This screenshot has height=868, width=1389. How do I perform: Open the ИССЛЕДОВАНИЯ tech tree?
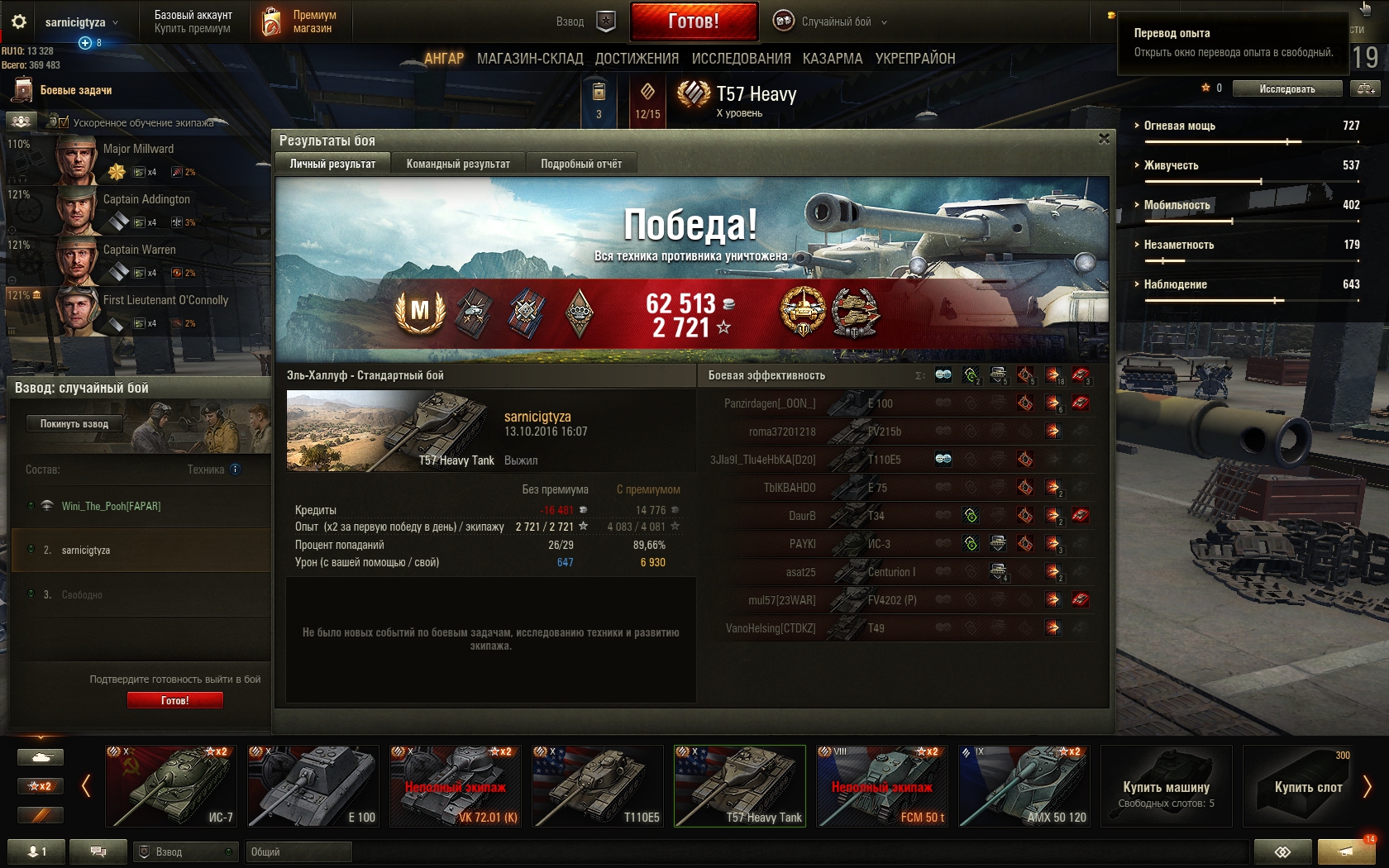(741, 59)
